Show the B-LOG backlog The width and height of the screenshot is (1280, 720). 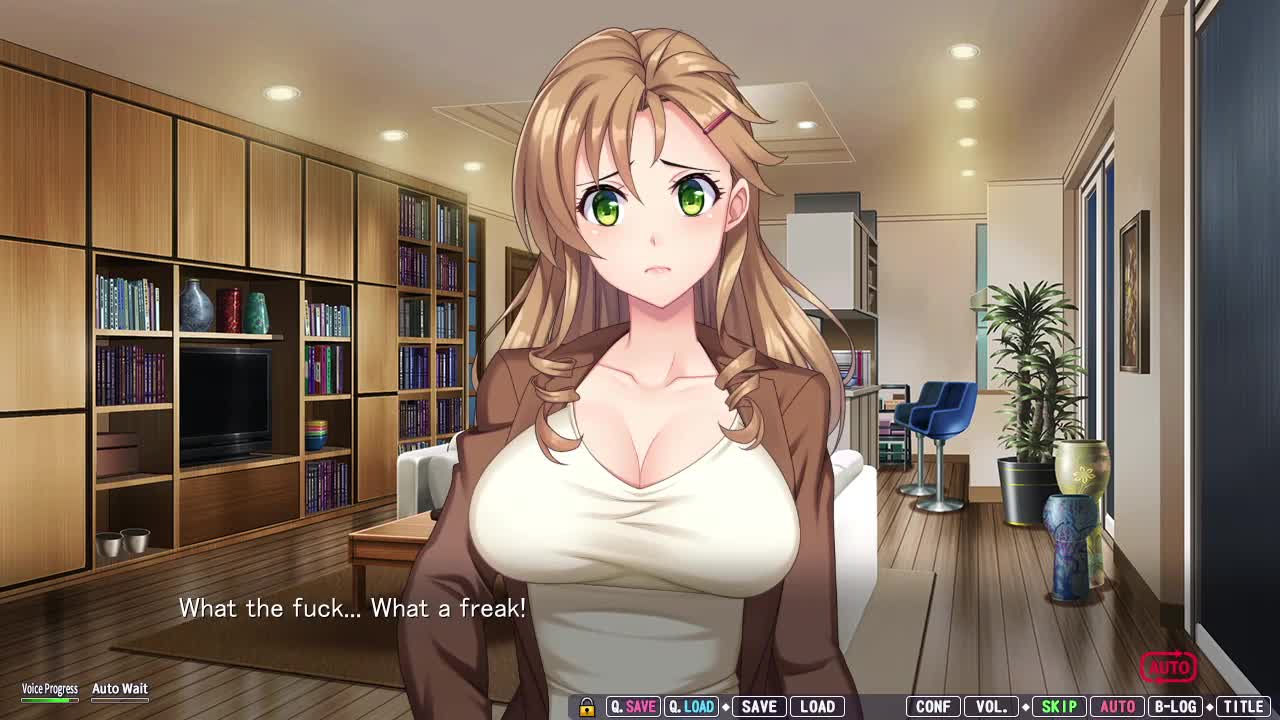[x=1175, y=706]
